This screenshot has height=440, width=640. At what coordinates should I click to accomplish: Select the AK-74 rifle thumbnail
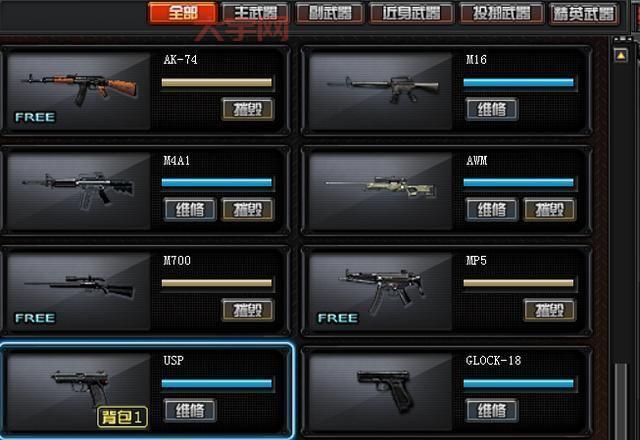(78, 91)
